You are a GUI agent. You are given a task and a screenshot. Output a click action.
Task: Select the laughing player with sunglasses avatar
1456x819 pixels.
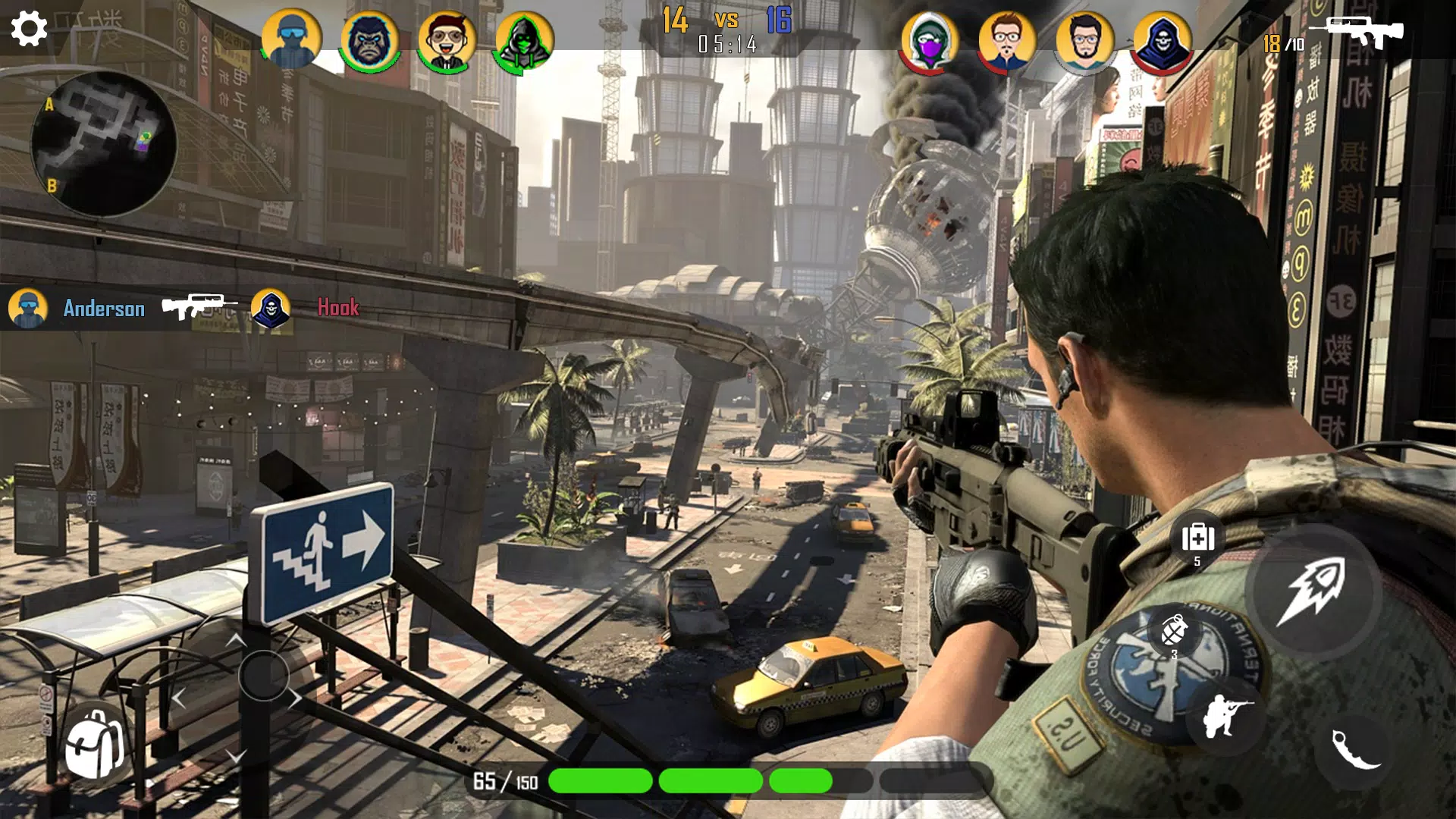pos(447,39)
